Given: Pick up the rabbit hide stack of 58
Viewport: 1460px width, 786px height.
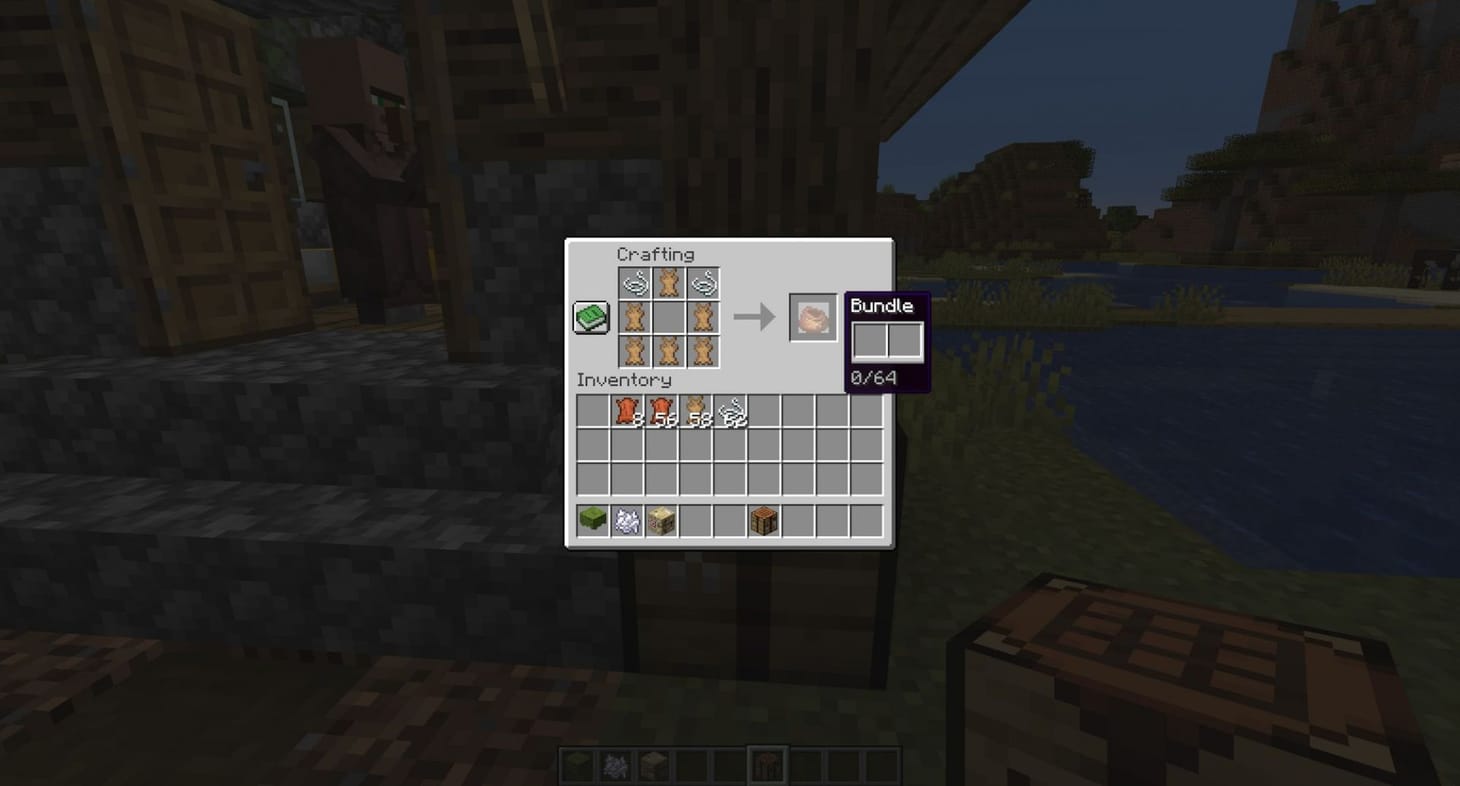Looking at the screenshot, I should [697, 411].
